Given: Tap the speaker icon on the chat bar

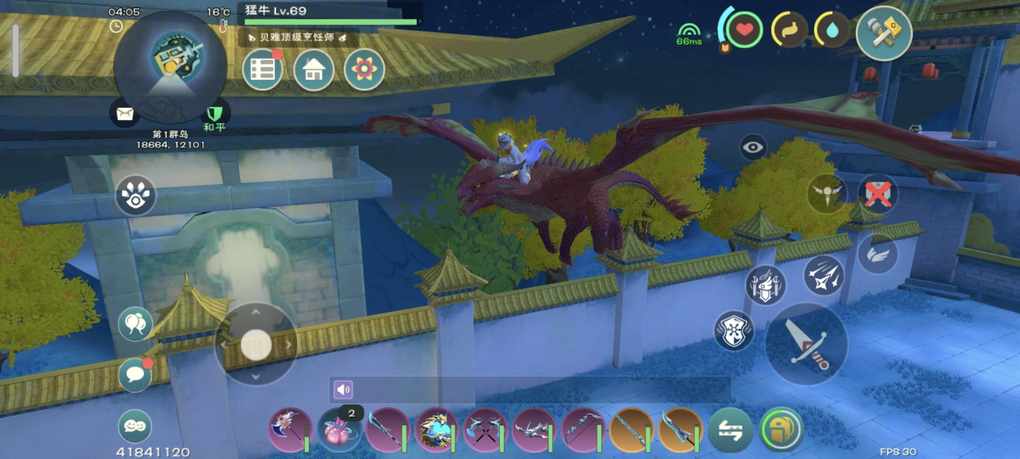Looking at the screenshot, I should pyautogui.click(x=344, y=390).
